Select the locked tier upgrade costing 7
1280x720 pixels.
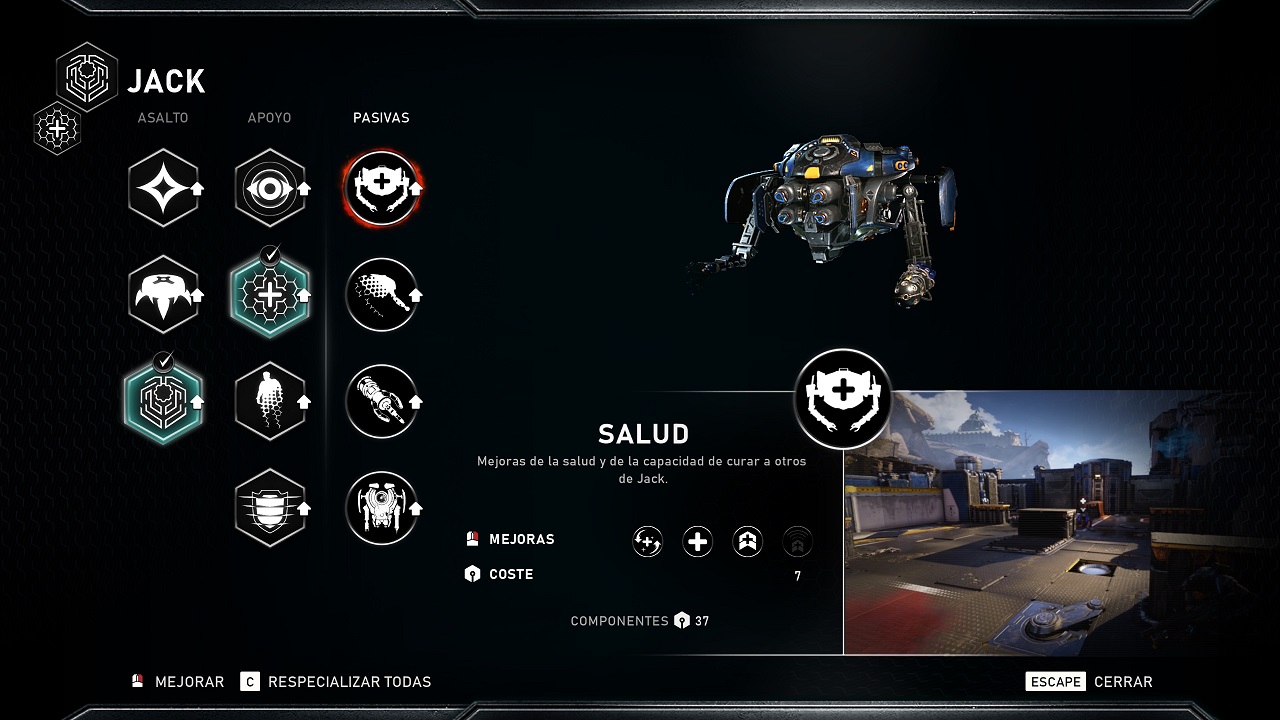click(797, 540)
